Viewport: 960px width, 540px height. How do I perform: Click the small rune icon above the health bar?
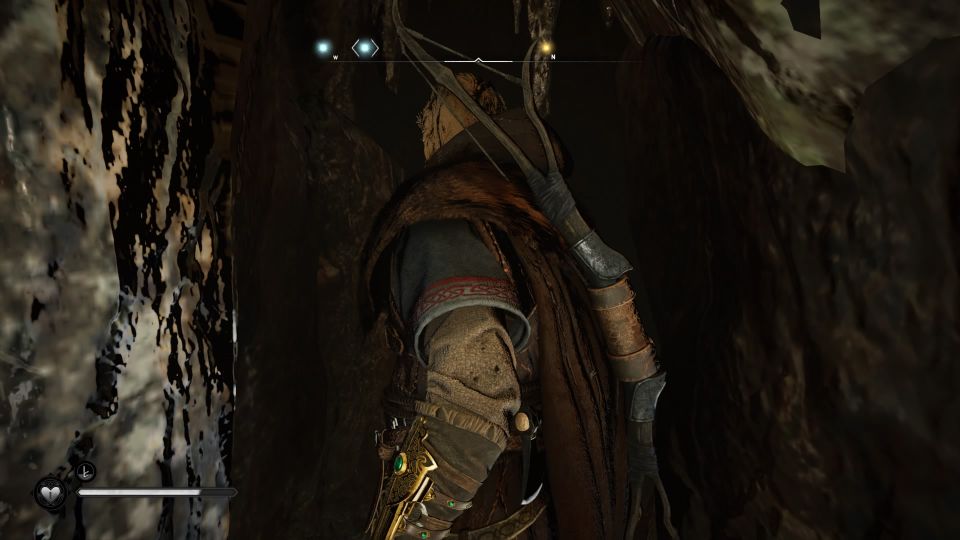[84, 473]
